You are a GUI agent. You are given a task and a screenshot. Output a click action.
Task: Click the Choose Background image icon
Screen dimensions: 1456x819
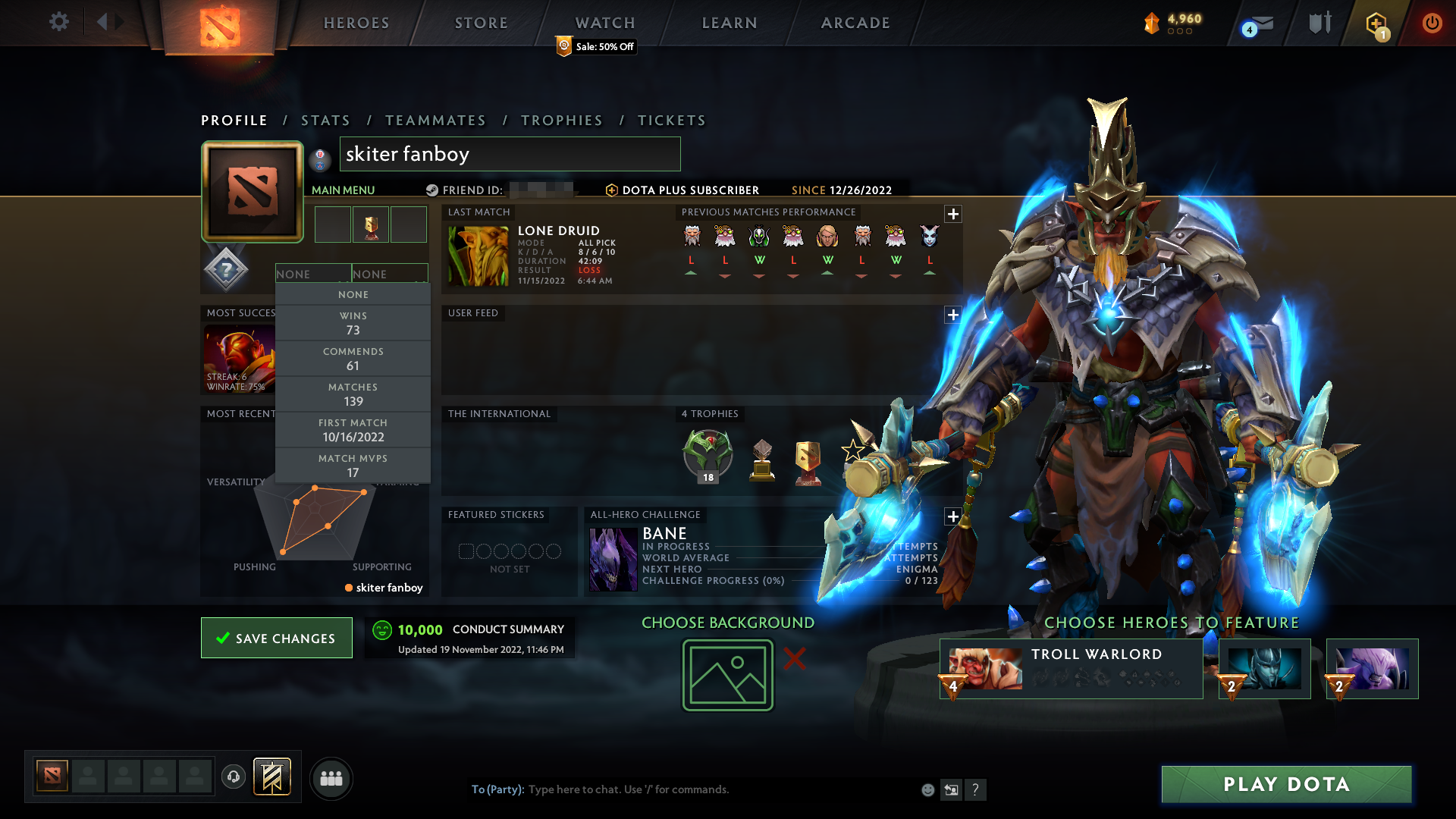click(x=726, y=675)
